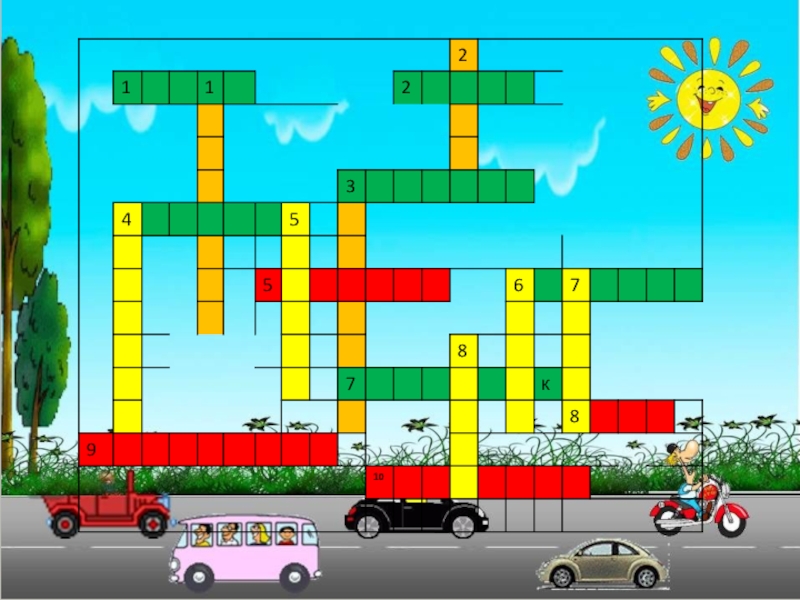800x600 pixels.
Task: Click the yellow cell numbered 4
Action: (126, 219)
